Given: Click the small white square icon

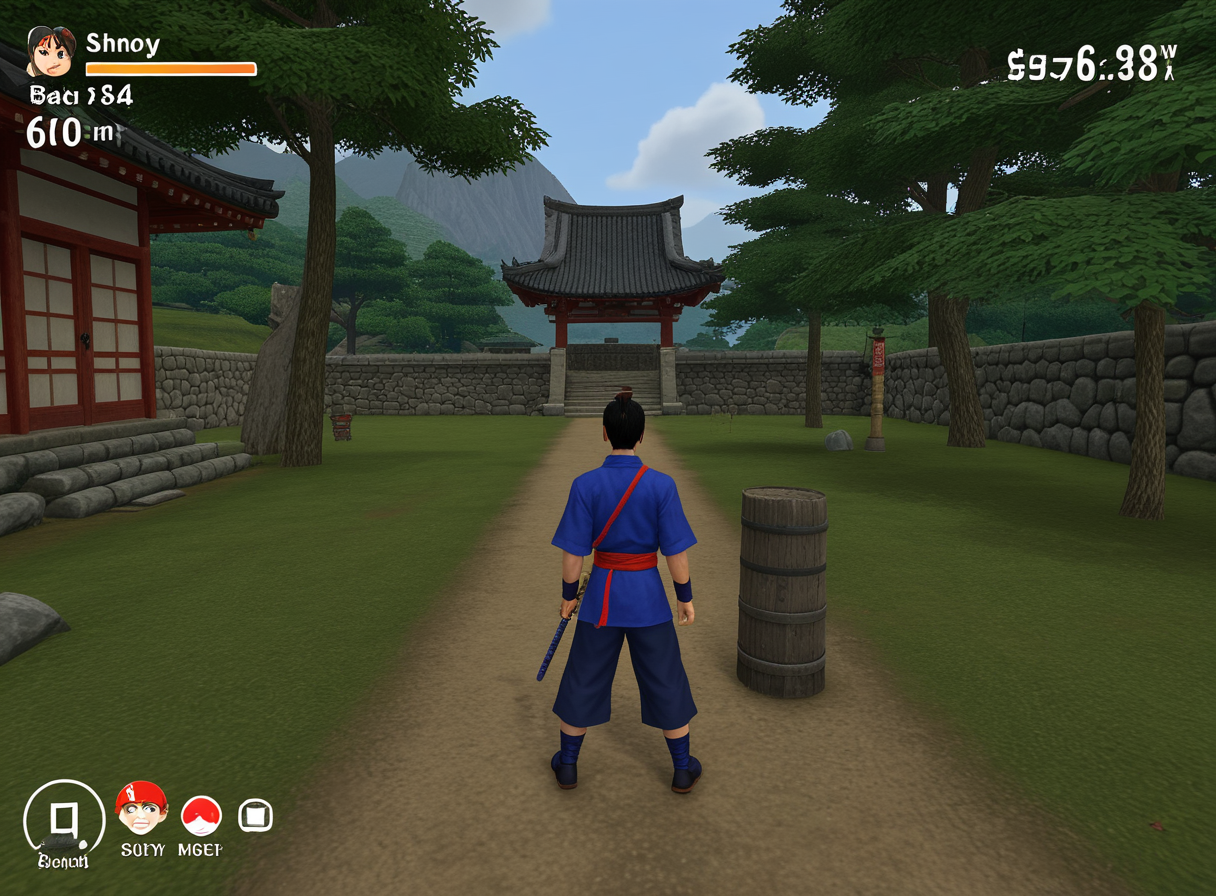Looking at the screenshot, I should [255, 816].
